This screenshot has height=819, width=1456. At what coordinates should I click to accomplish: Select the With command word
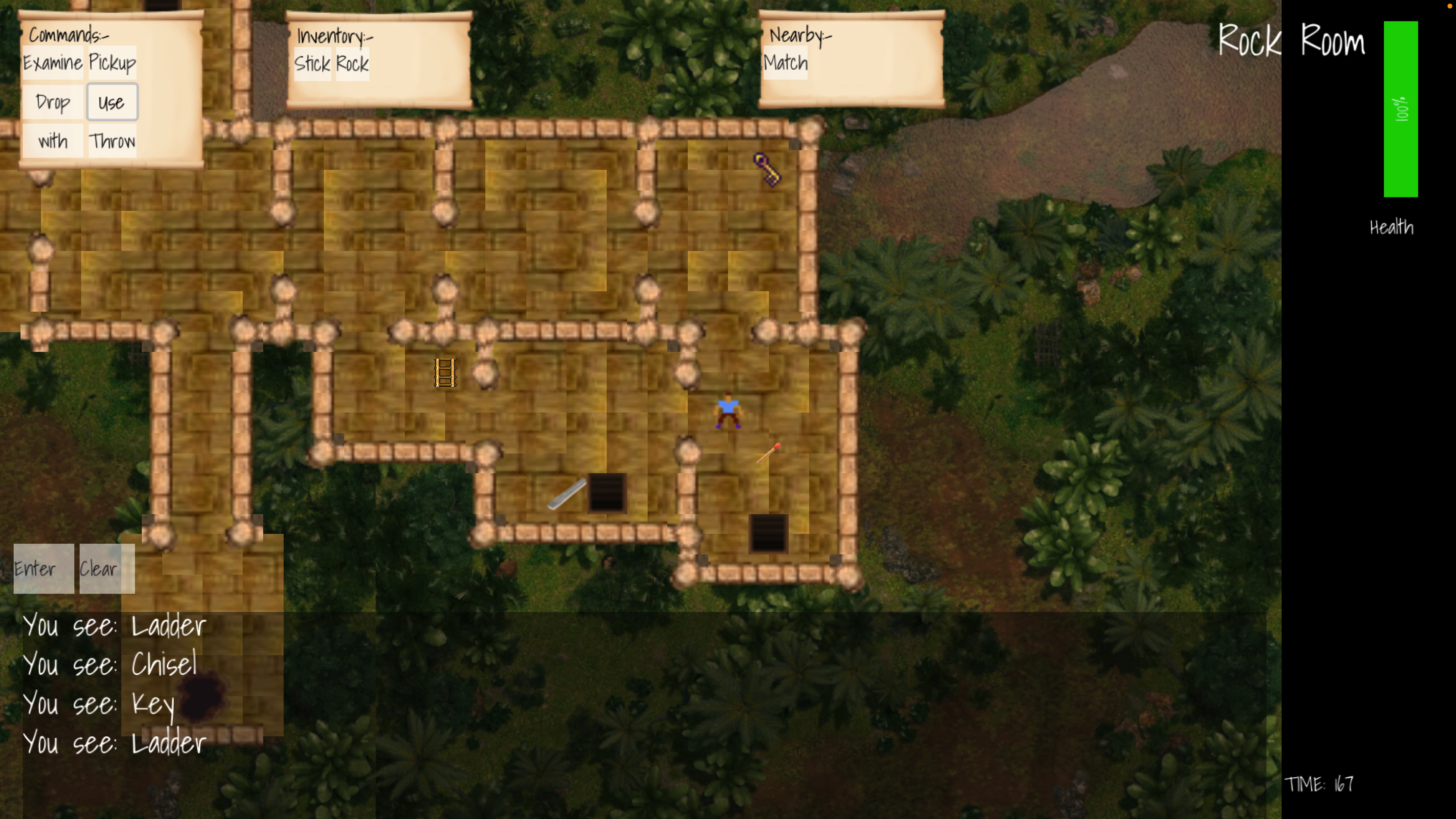click(53, 141)
